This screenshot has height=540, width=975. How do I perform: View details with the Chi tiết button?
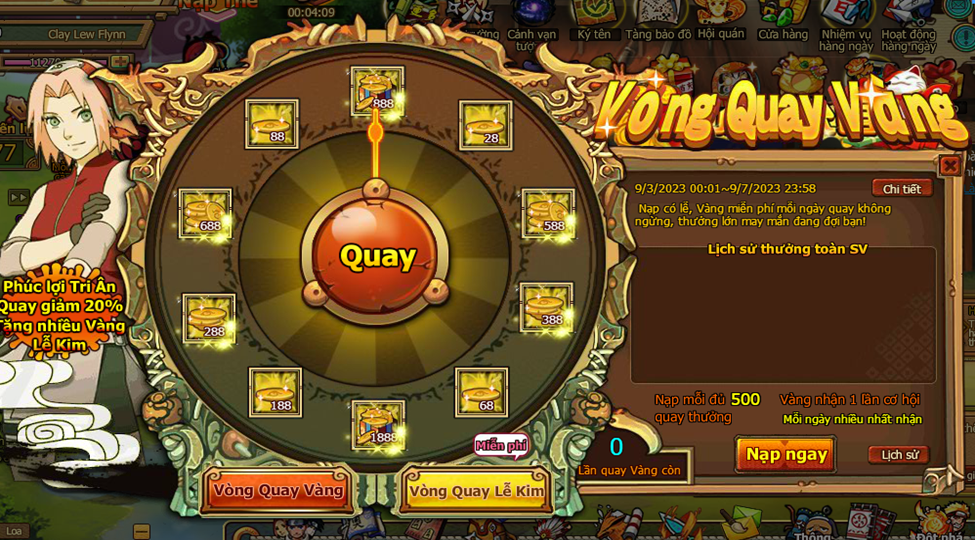(901, 189)
